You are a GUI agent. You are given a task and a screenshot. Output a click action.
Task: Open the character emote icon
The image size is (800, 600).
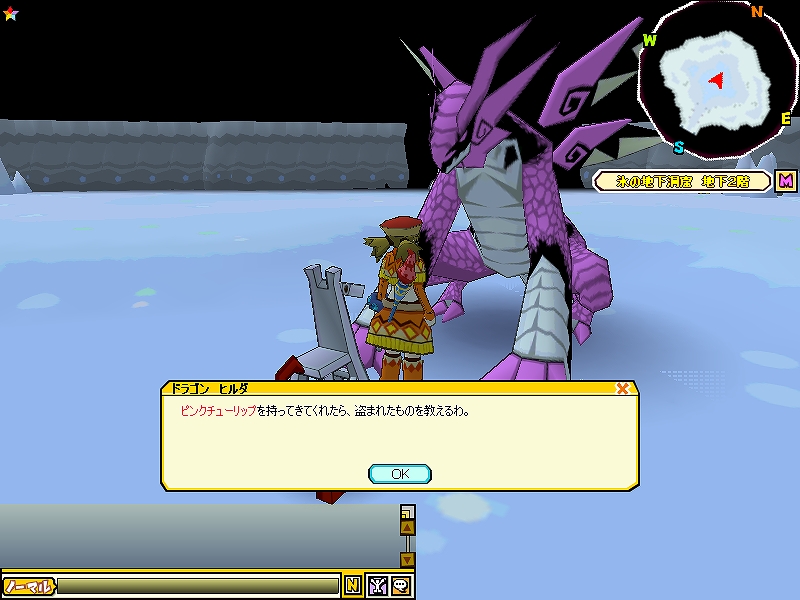click(x=378, y=586)
